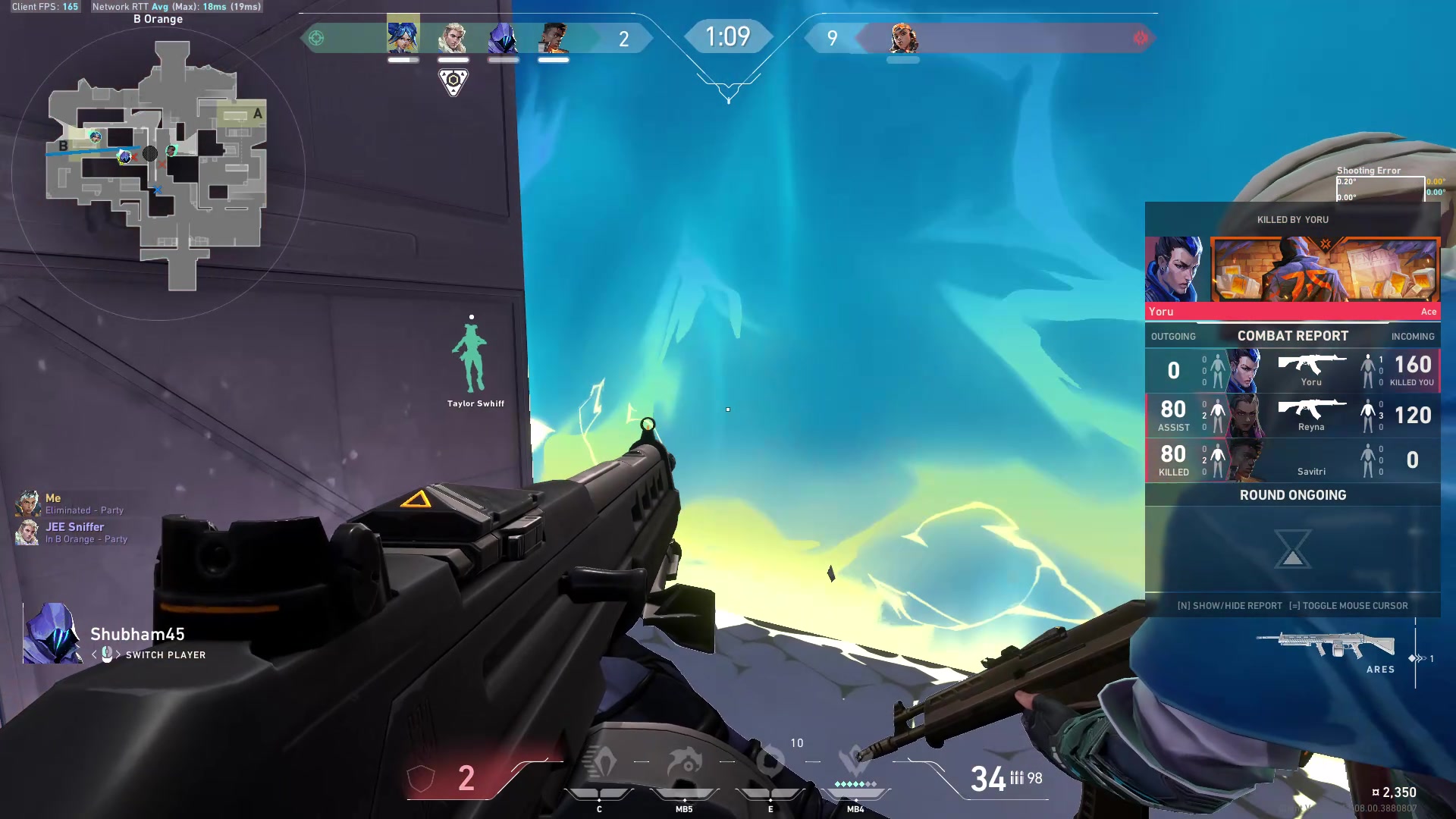Switch to next spectated player arrow
The height and width of the screenshot is (819, 1456).
(118, 654)
